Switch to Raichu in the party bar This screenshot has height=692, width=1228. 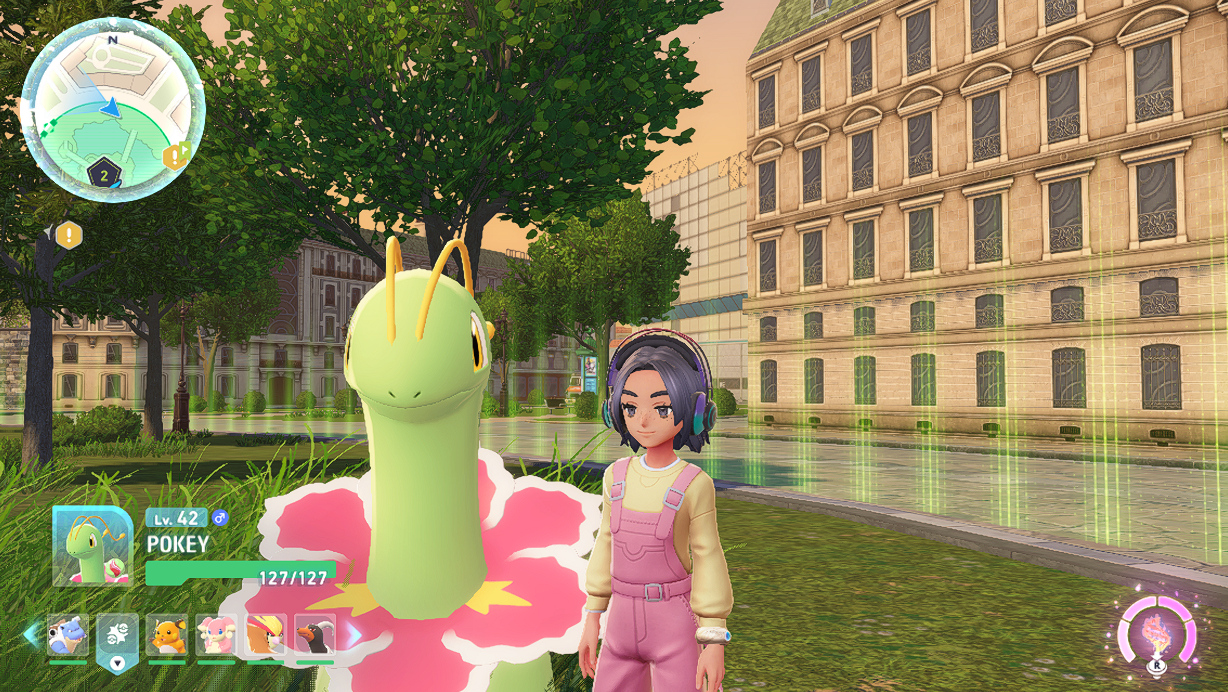[x=167, y=635]
